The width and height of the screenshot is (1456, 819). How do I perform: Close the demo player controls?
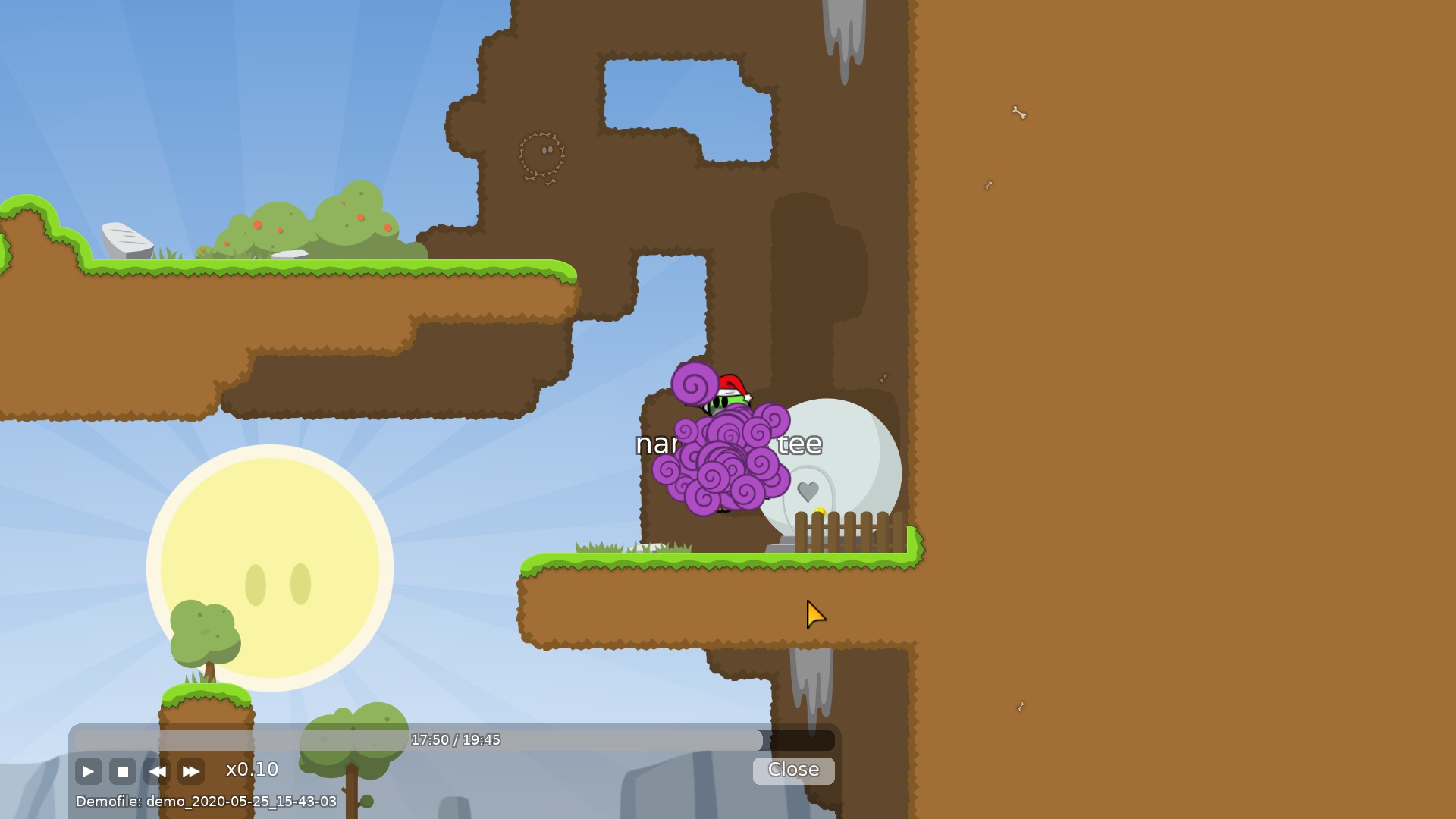click(793, 770)
